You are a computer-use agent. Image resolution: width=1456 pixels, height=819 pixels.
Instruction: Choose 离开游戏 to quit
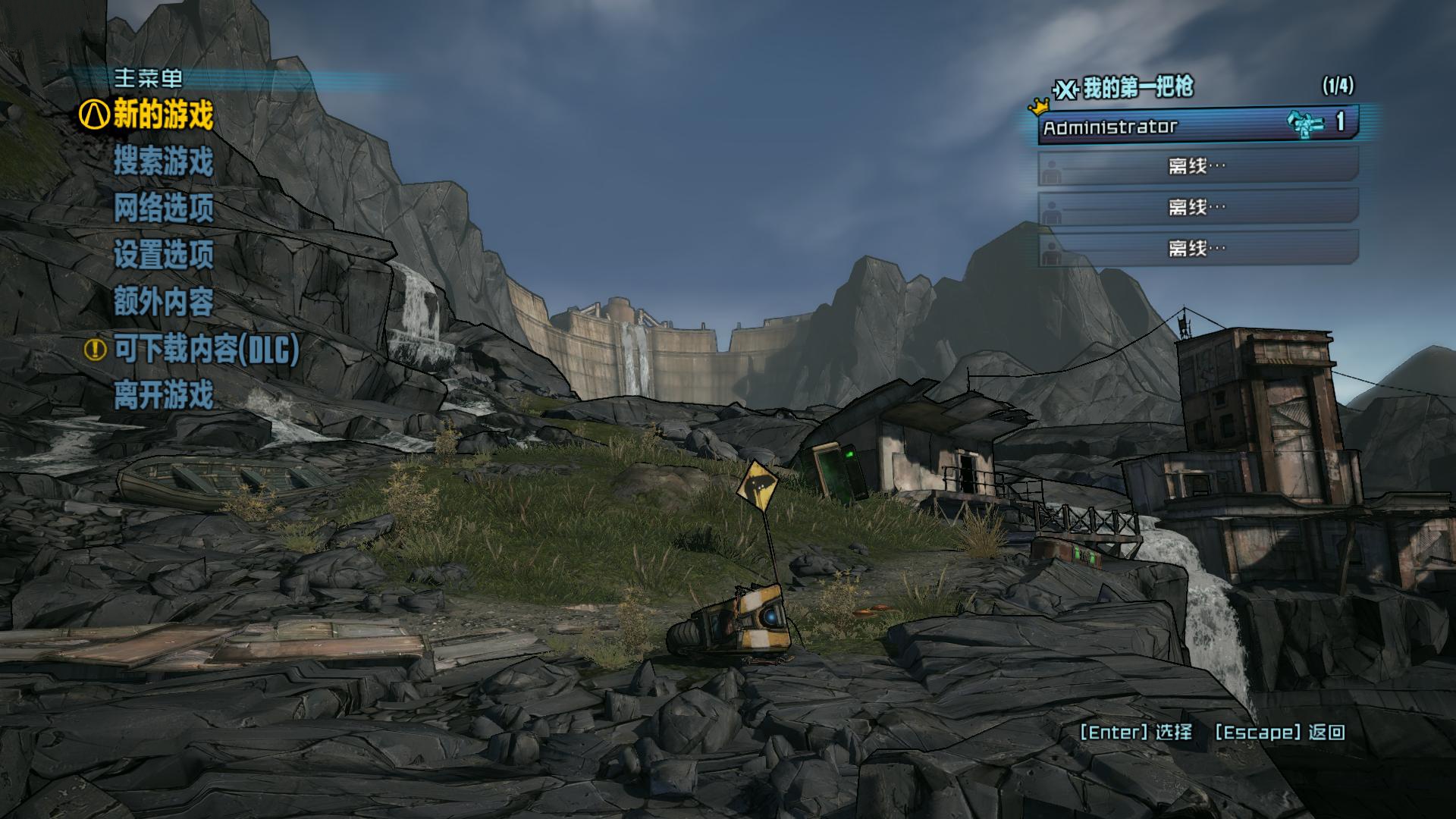pos(163,395)
